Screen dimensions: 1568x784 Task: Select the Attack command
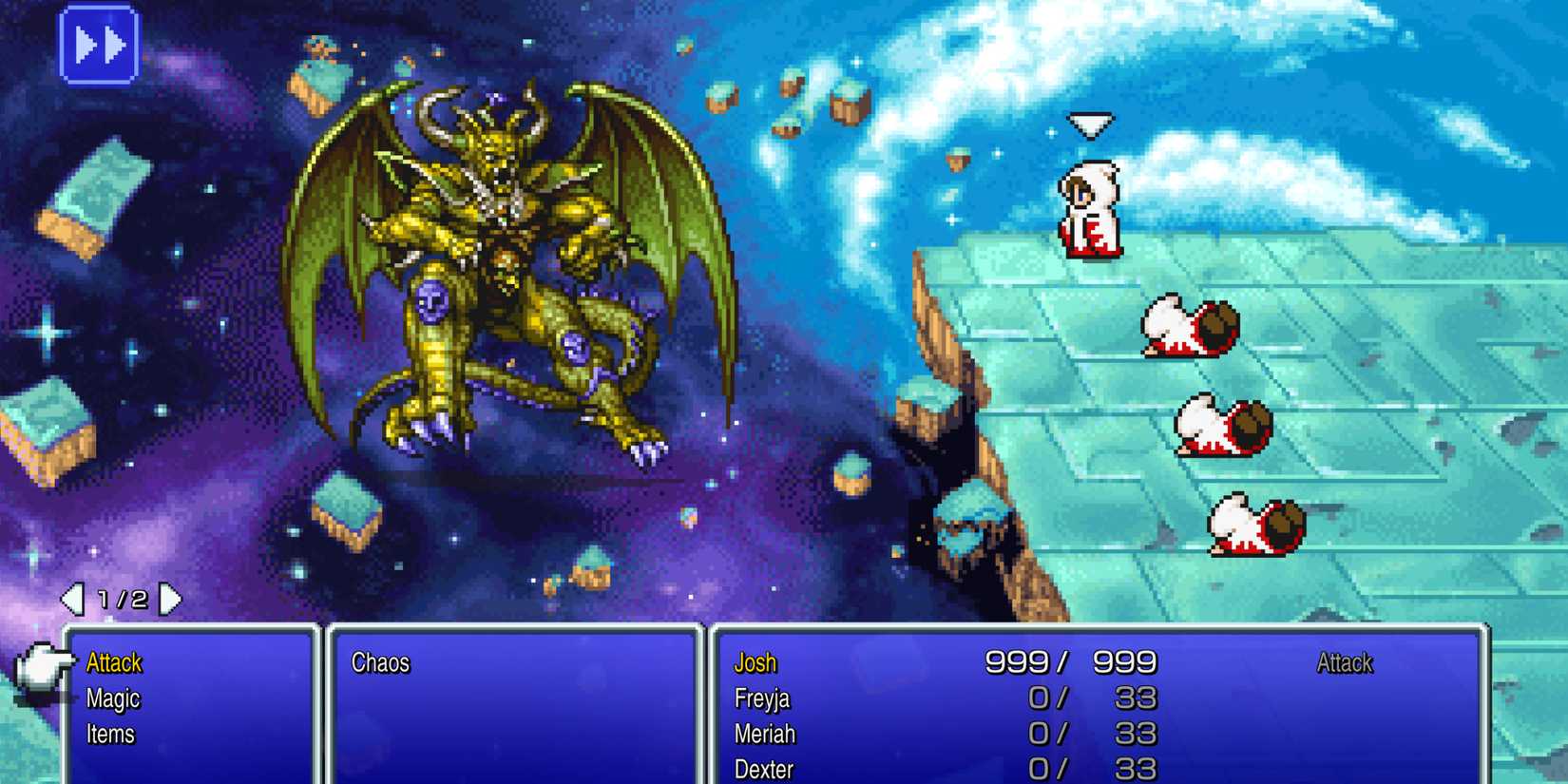[113, 662]
